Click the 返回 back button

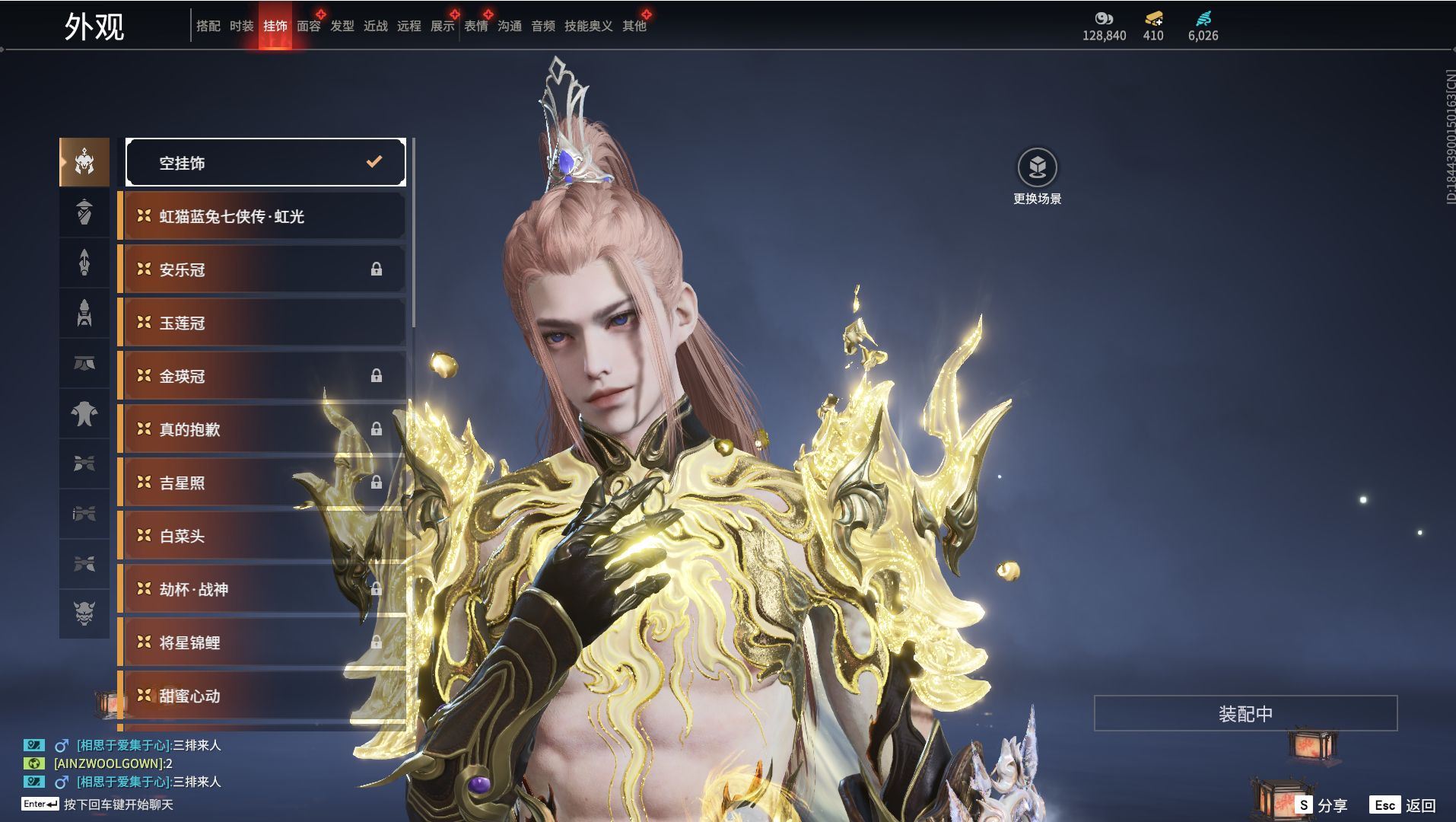click(x=1403, y=804)
